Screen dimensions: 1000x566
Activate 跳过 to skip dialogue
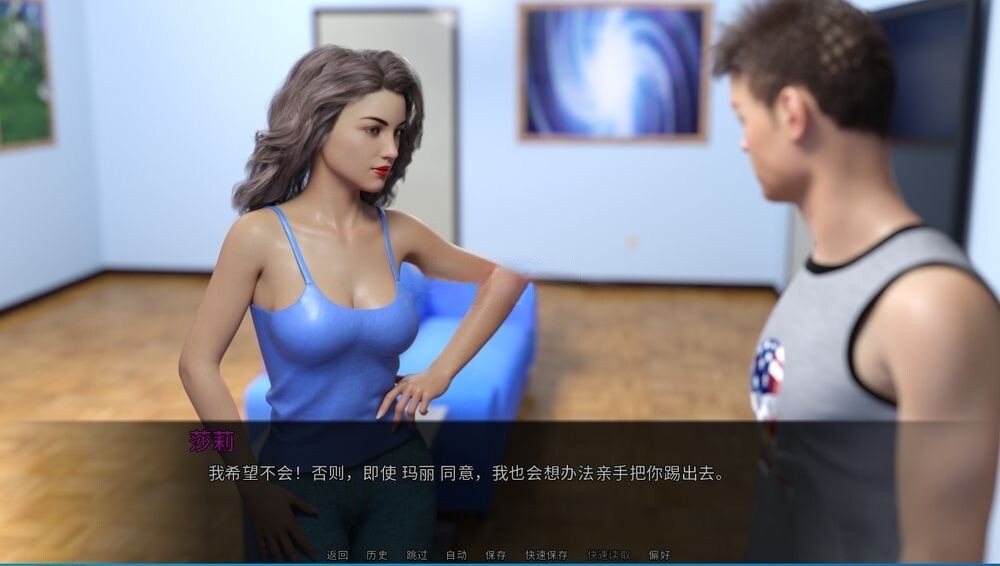417,555
